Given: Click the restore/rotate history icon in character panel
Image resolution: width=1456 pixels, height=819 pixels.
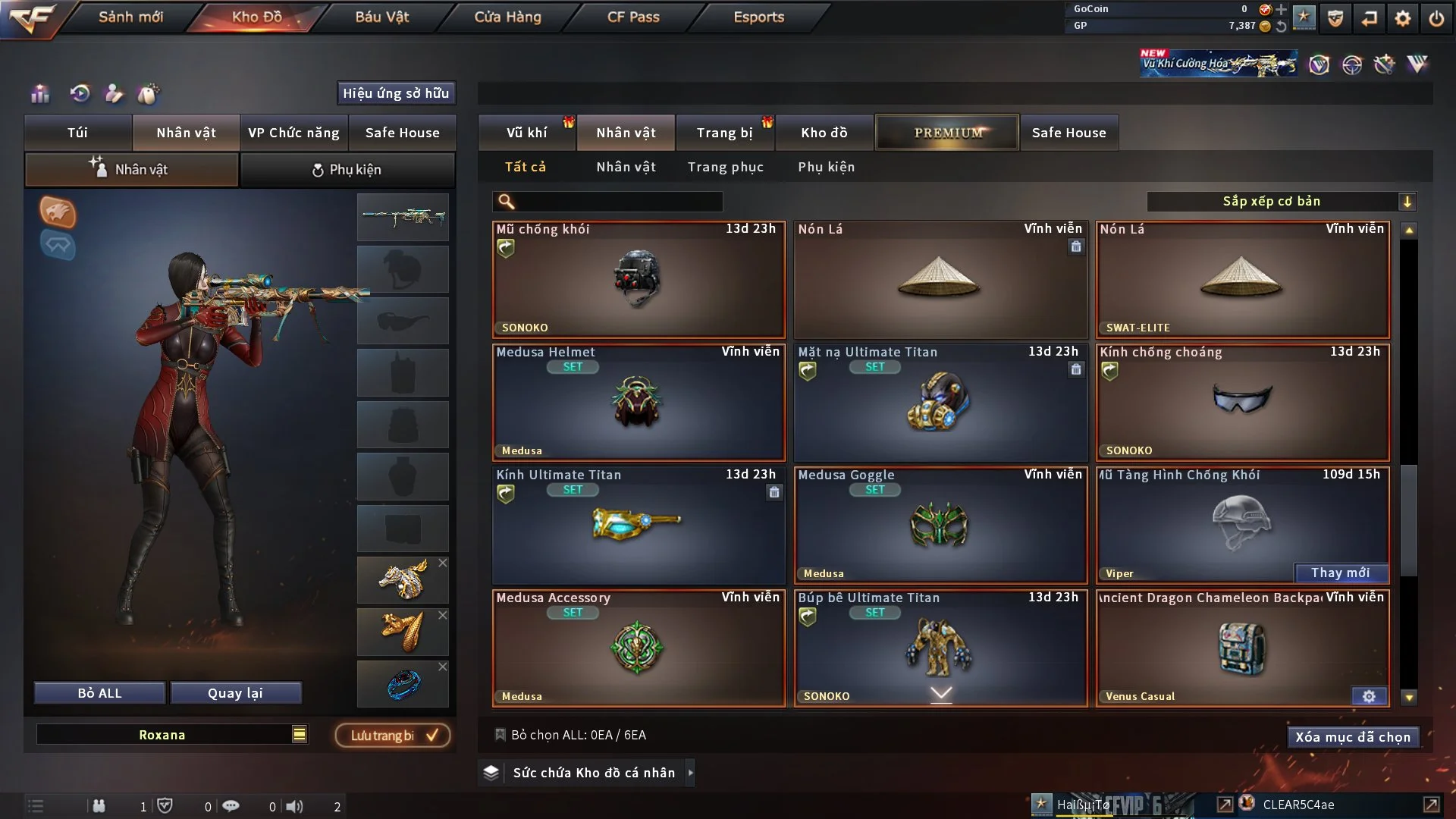Looking at the screenshot, I should tap(80, 94).
